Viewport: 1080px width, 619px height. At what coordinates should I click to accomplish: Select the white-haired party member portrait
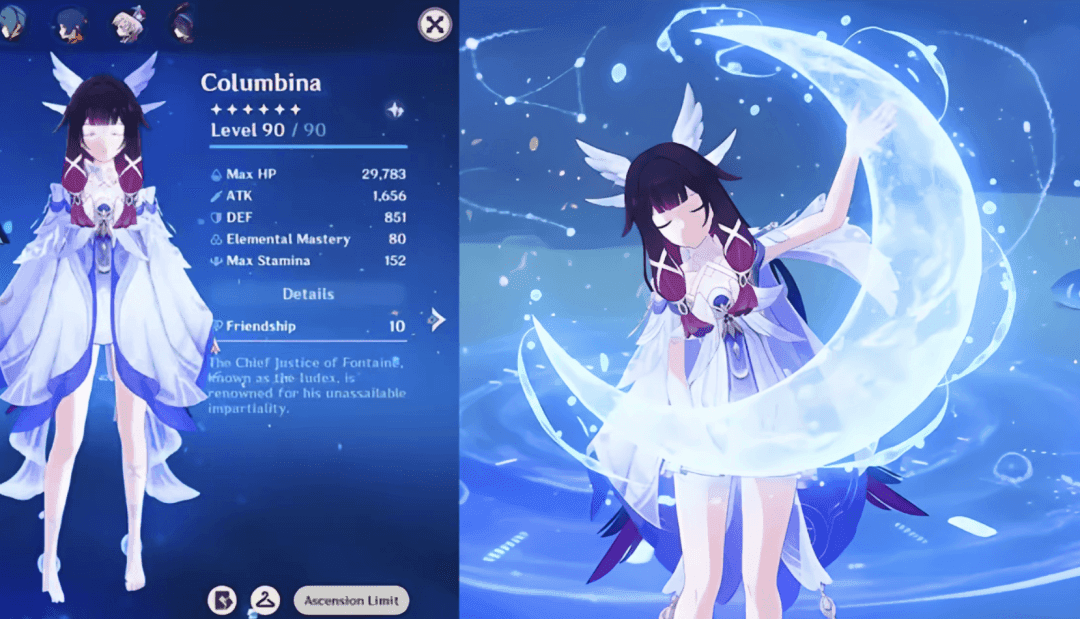[x=128, y=24]
